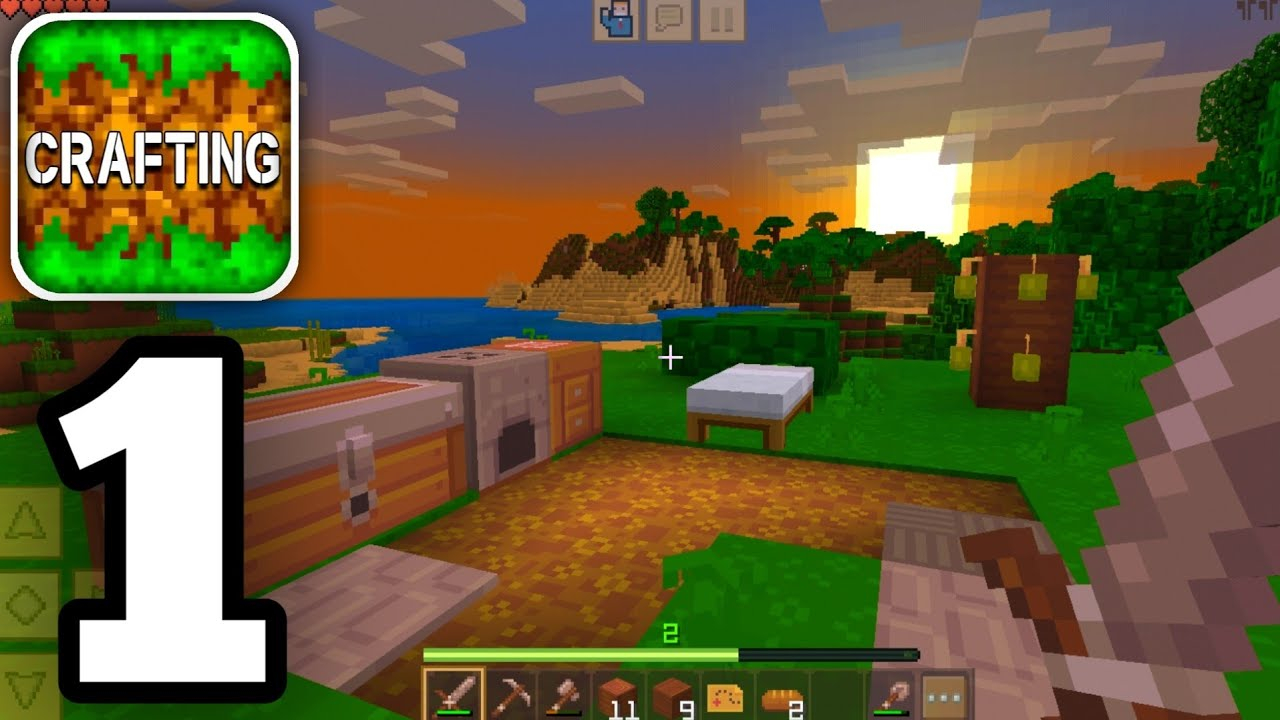1280x720 pixels.
Task: Tap the up arrow movement control
Action: (25, 520)
